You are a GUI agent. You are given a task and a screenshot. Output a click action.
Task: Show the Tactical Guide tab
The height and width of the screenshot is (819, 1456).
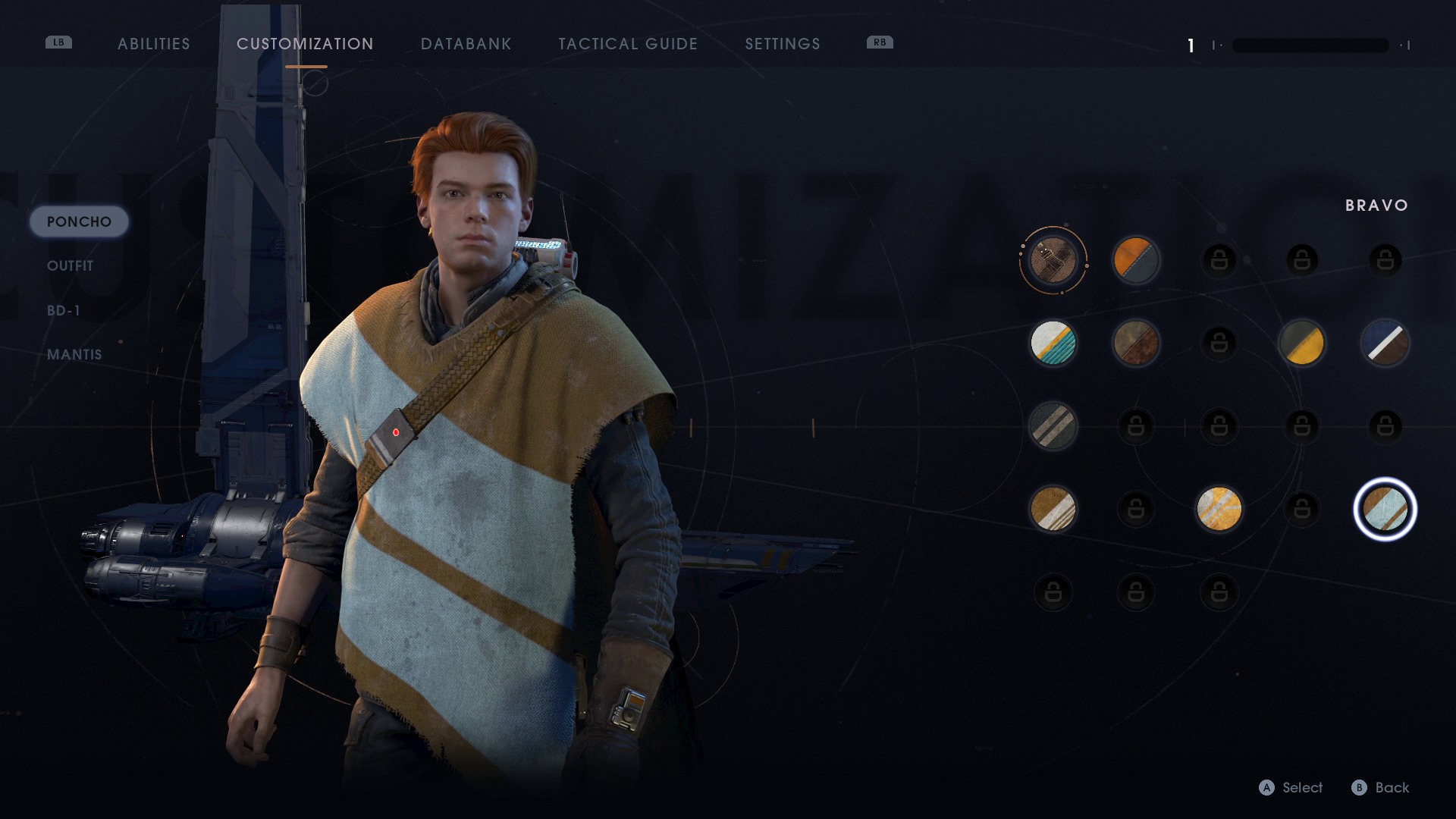[628, 44]
